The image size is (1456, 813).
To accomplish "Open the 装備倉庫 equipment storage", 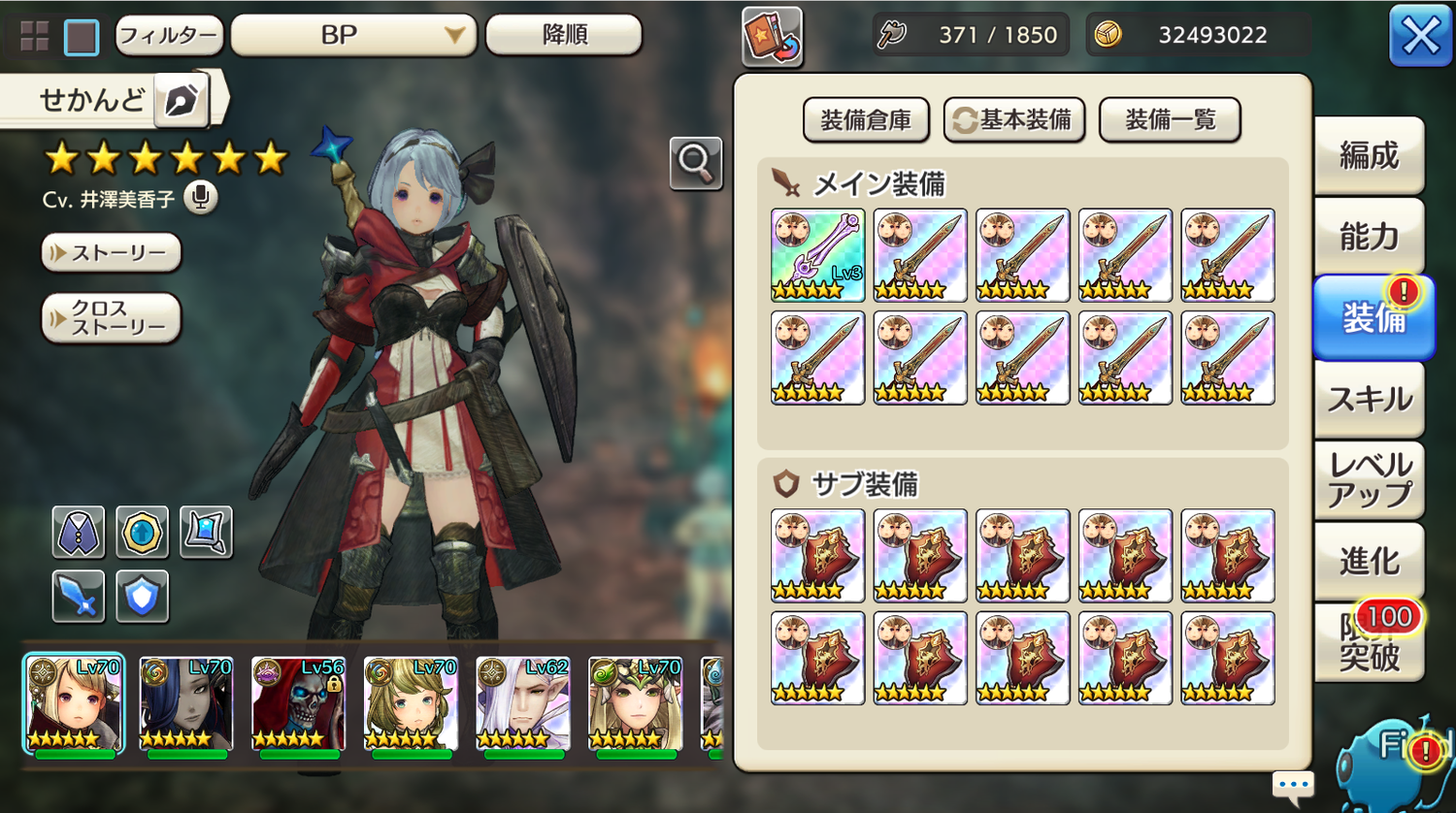I will [866, 120].
